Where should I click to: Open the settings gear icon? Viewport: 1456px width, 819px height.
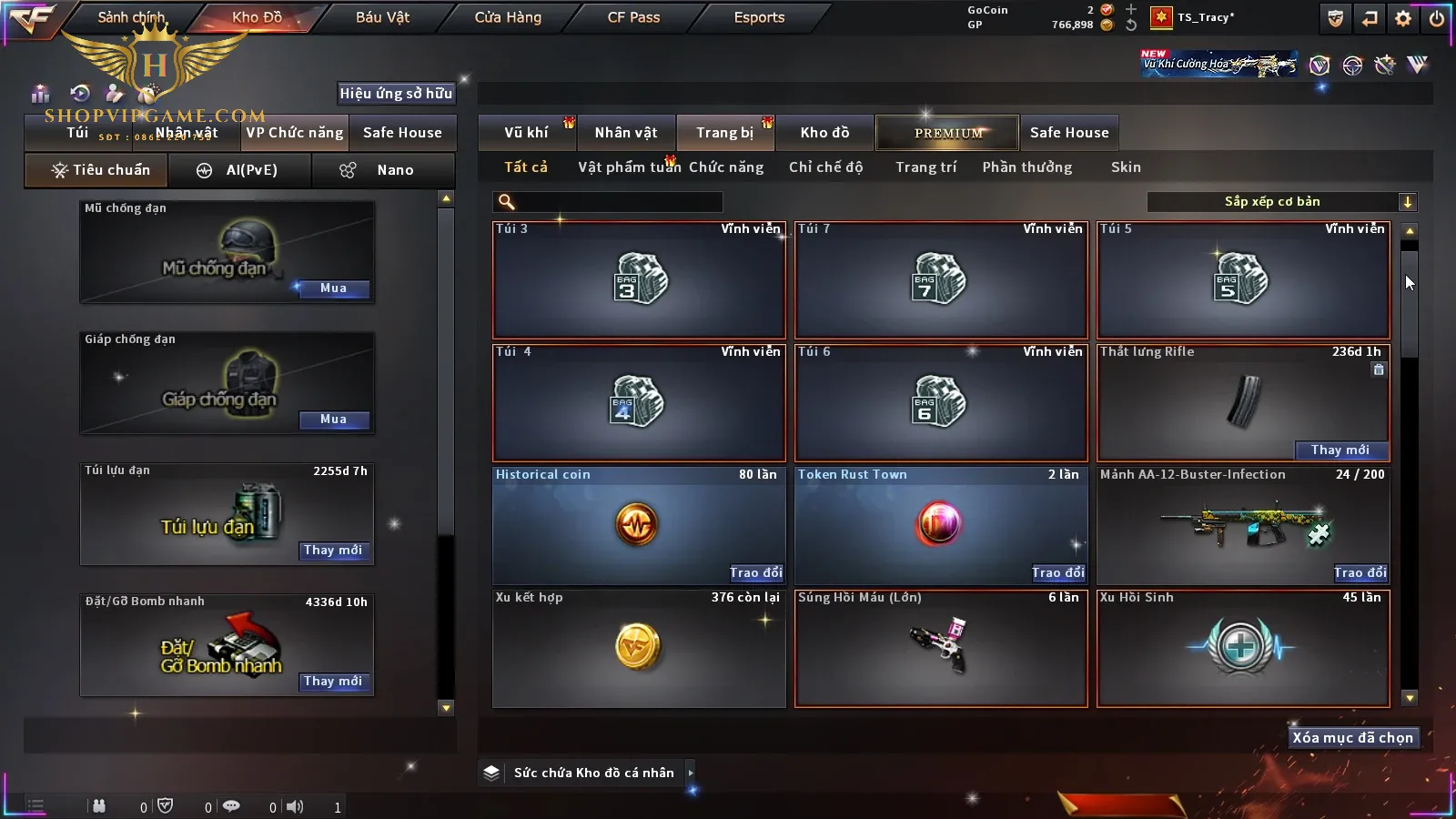tap(1403, 18)
